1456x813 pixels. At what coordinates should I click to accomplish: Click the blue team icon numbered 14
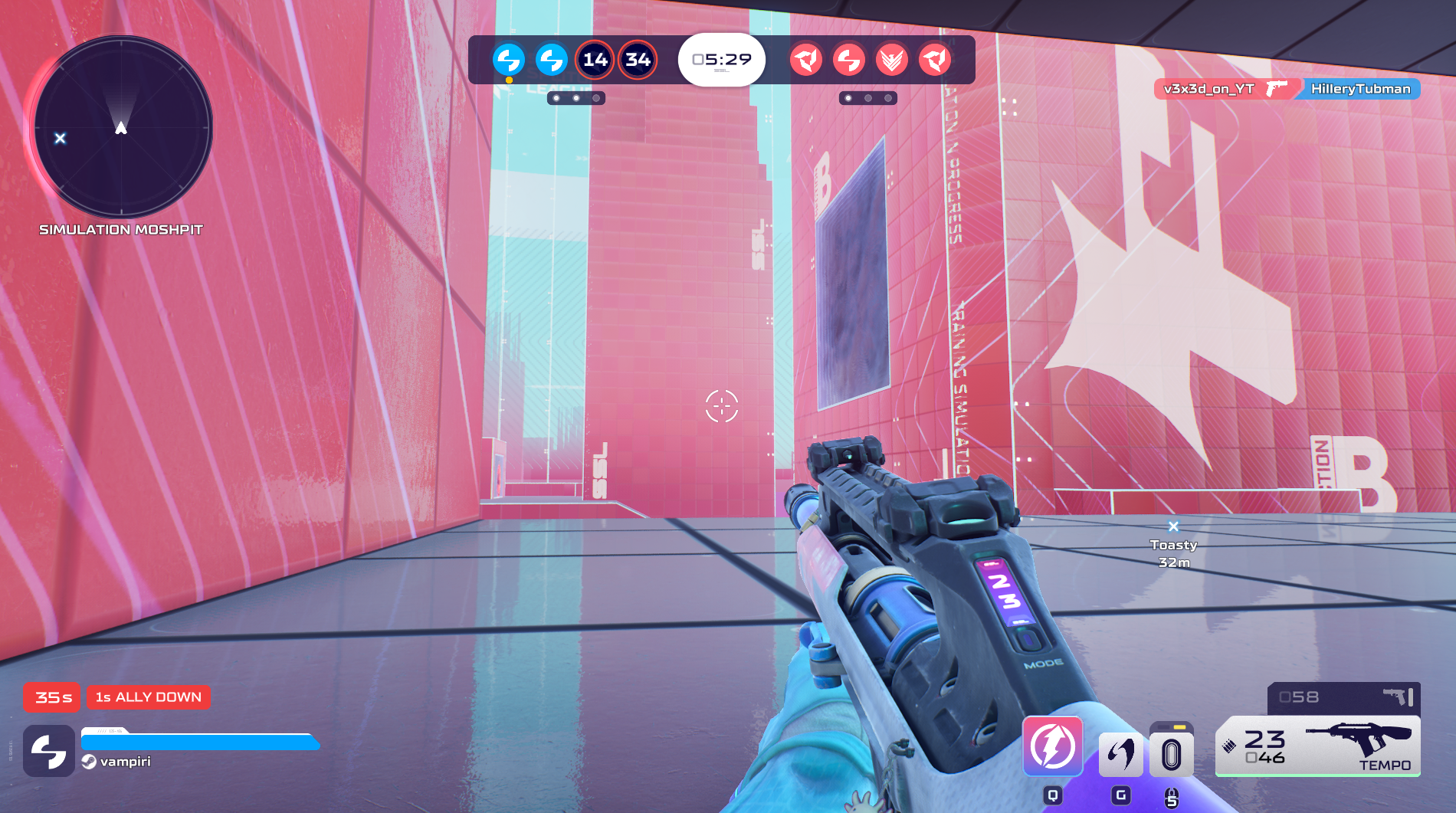(595, 60)
